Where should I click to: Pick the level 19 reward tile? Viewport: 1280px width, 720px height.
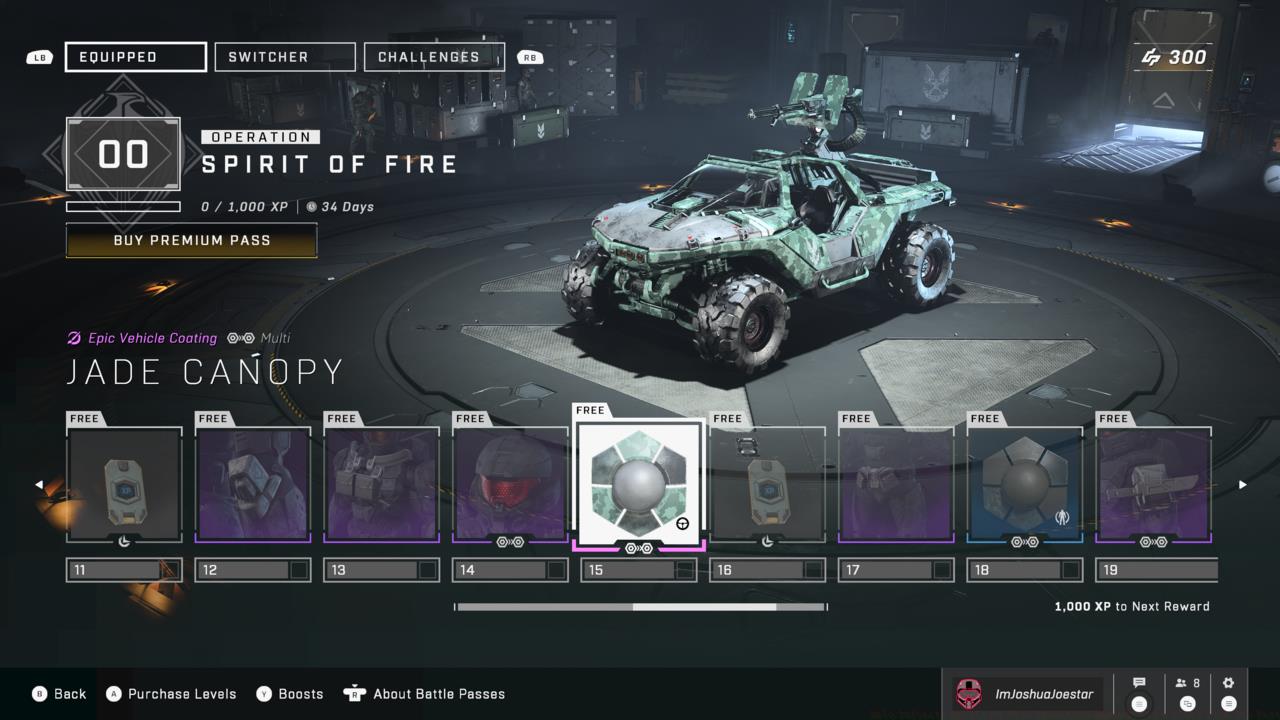[x=1154, y=485]
